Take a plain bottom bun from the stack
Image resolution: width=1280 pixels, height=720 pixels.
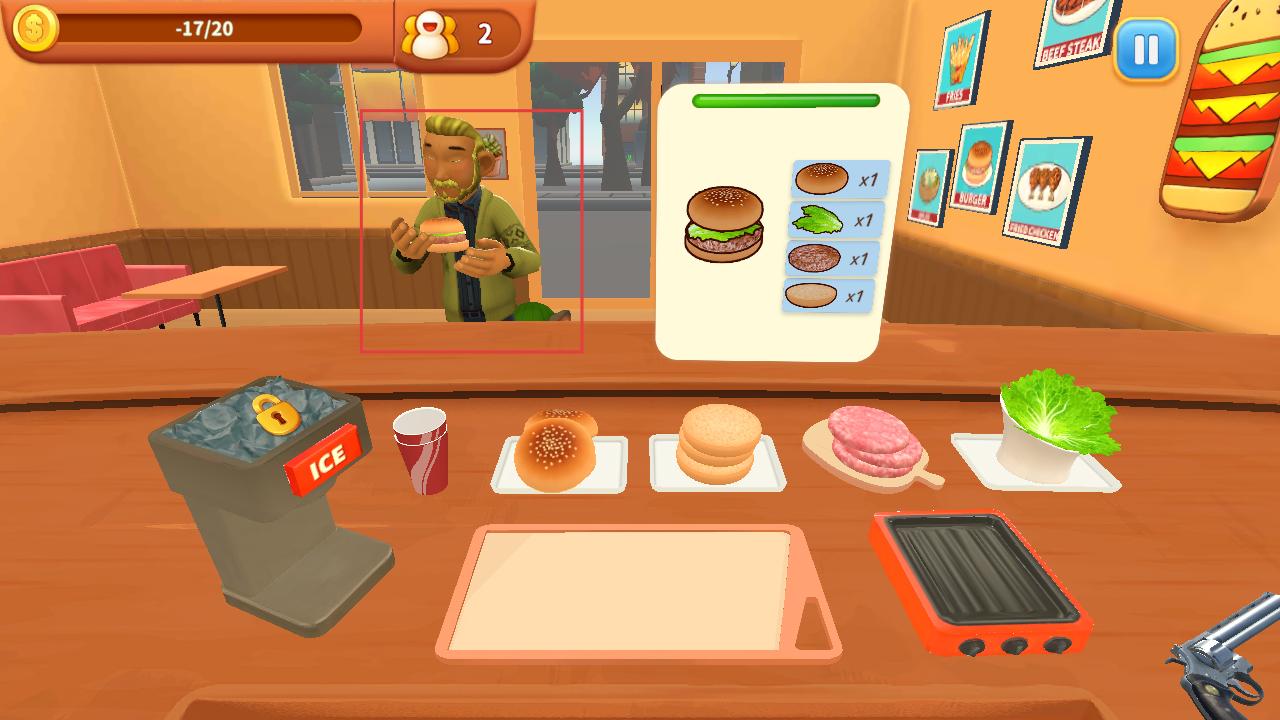718,444
